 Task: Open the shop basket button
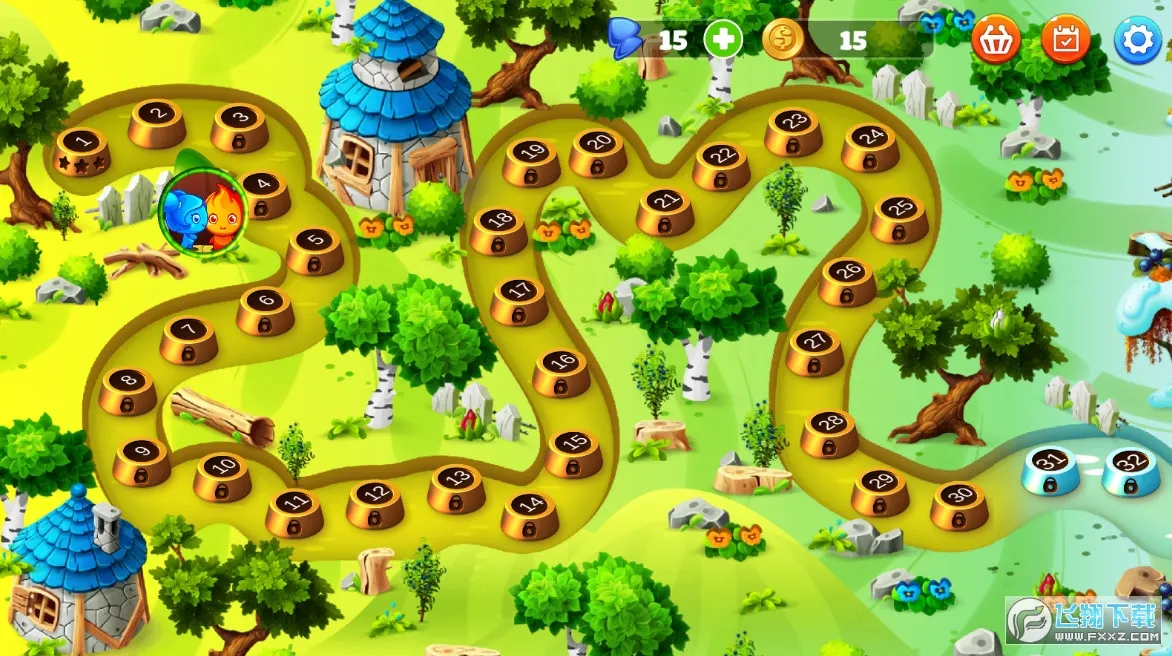995,40
